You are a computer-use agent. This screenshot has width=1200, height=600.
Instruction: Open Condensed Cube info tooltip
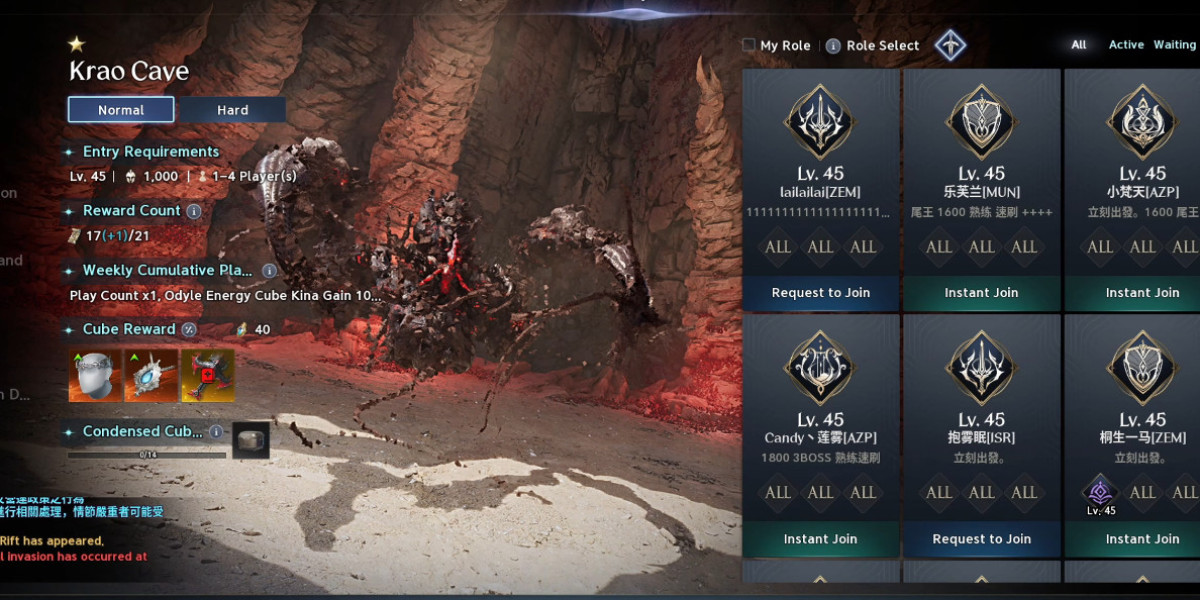216,432
